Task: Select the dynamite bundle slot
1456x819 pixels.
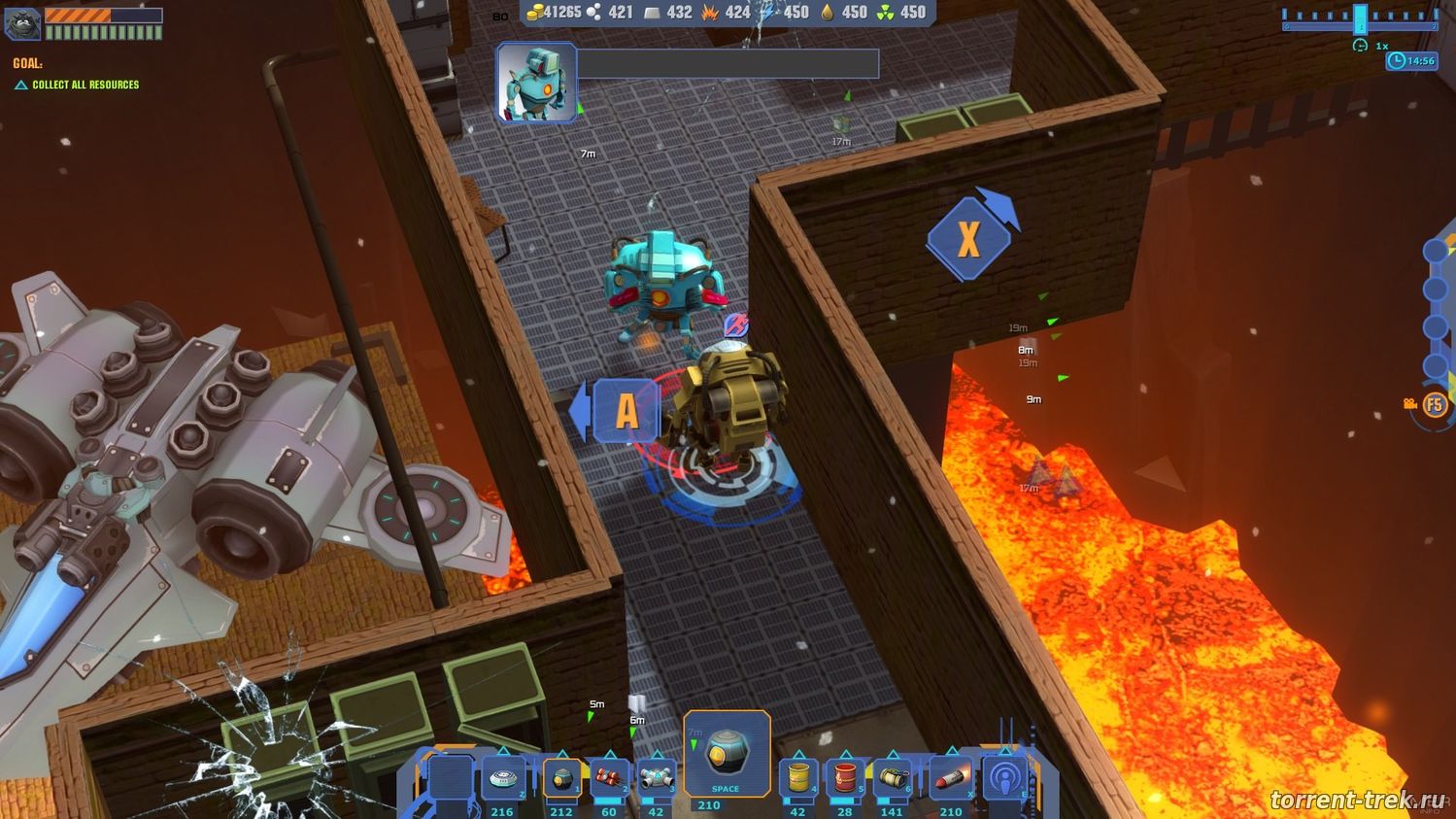Action: pos(609,779)
